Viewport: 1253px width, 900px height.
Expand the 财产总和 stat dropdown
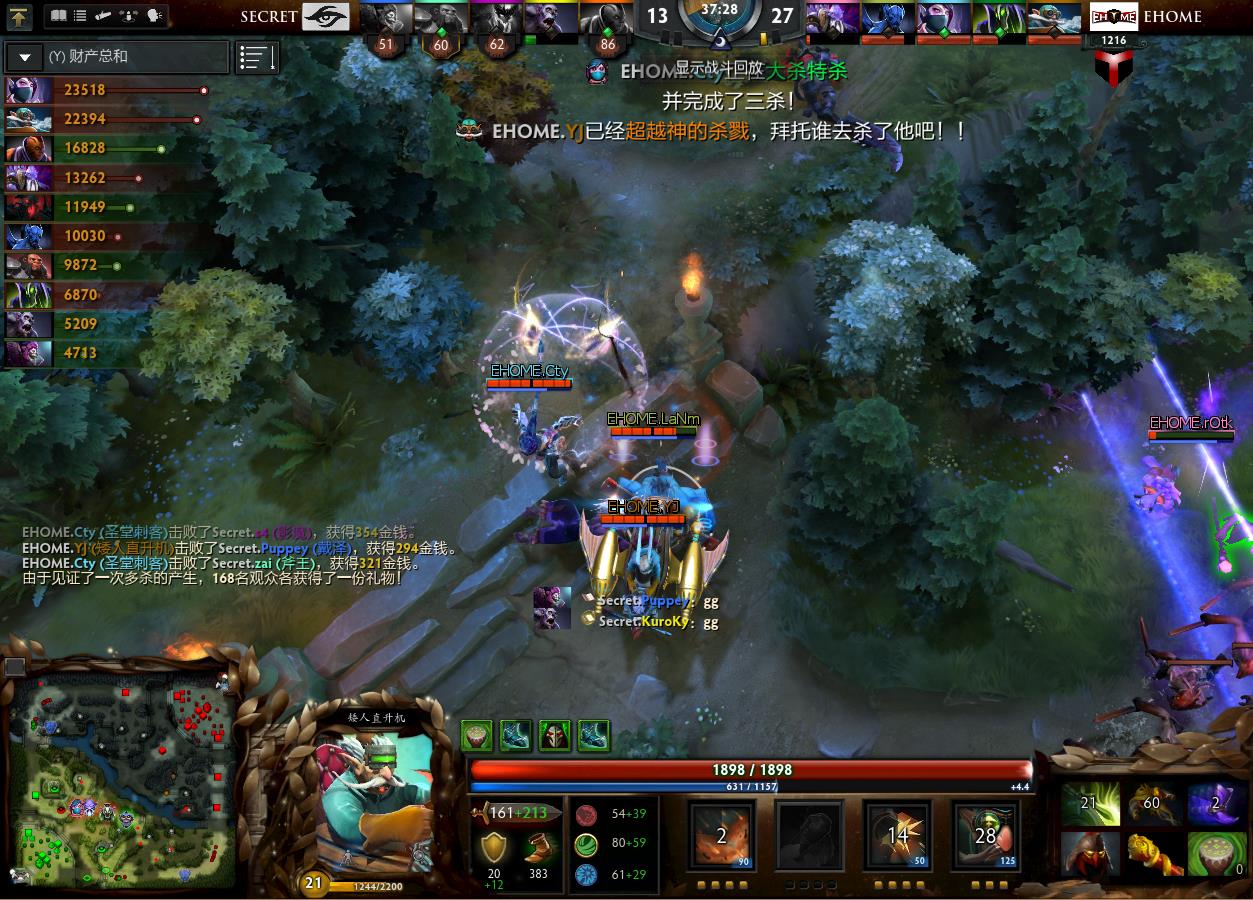[25, 57]
